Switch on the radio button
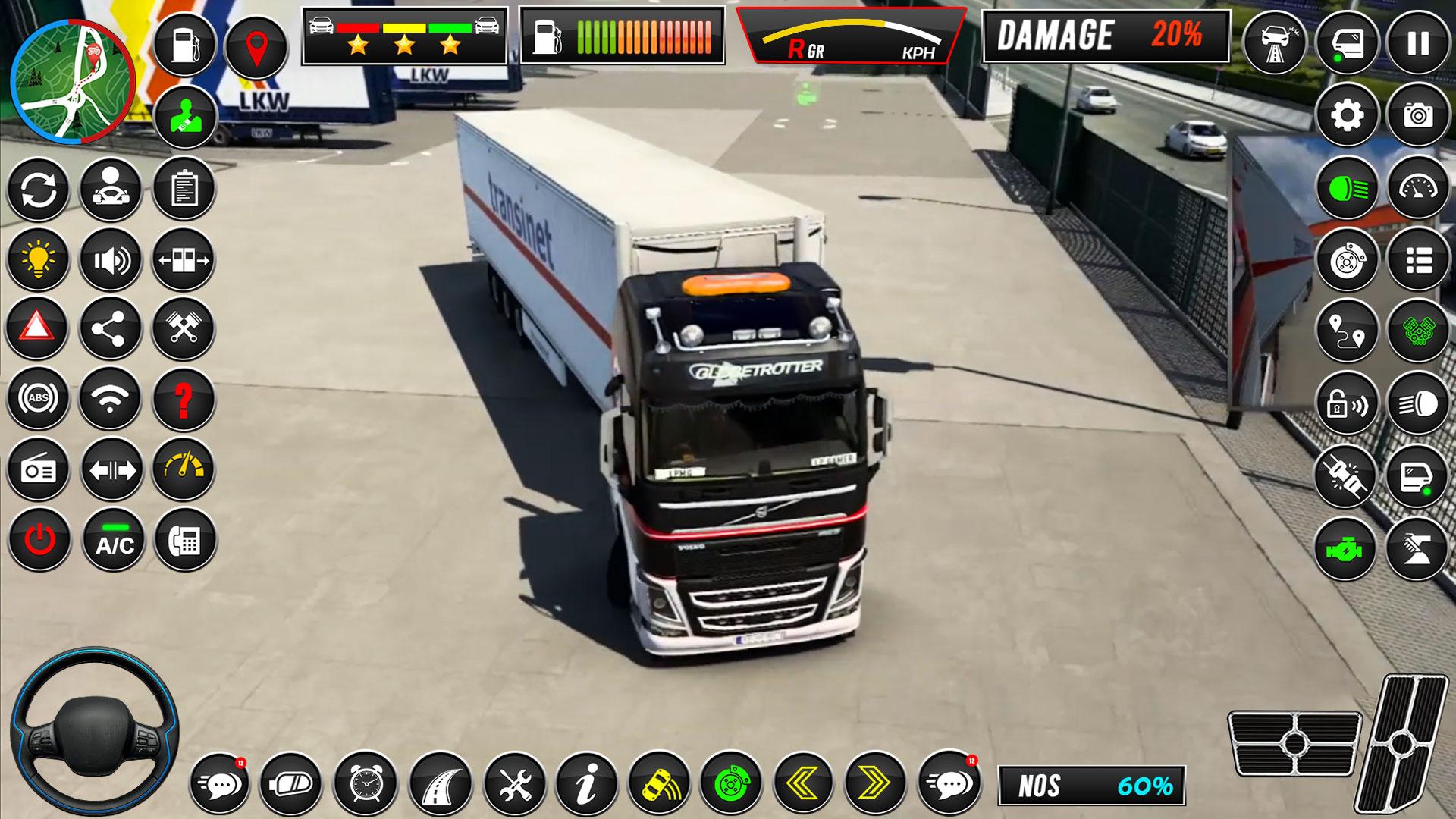 (38, 470)
